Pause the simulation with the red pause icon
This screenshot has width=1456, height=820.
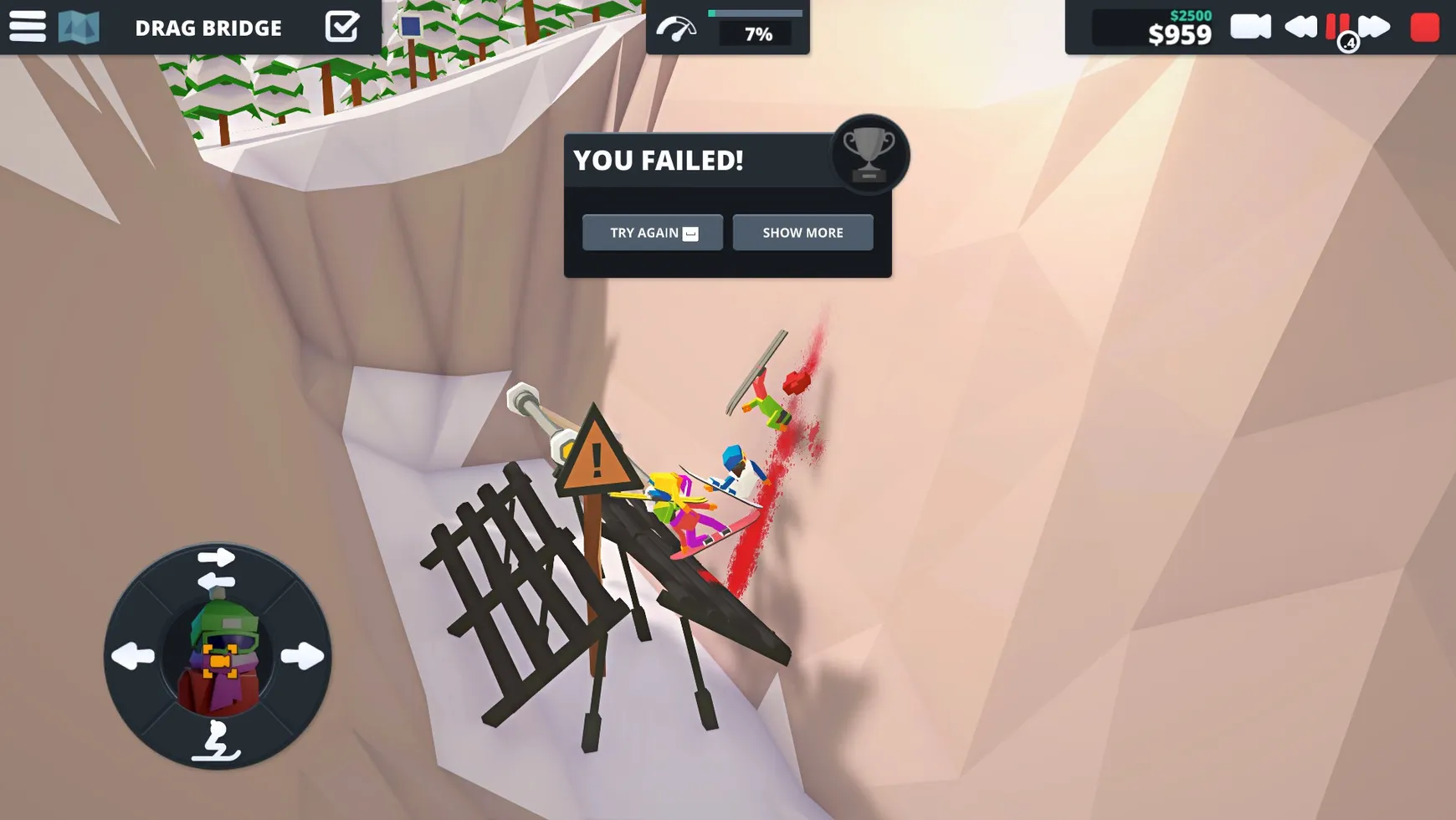1336,27
